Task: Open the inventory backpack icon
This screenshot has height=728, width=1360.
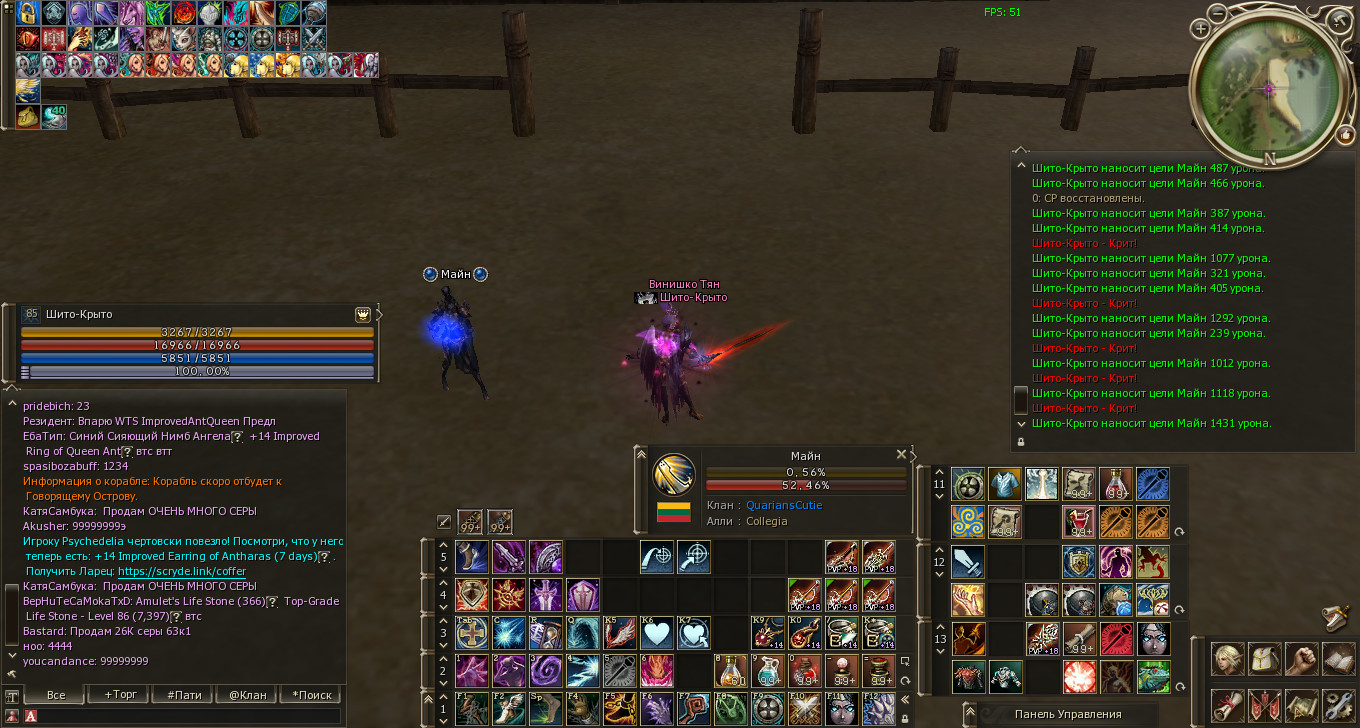Action: click(1266, 660)
